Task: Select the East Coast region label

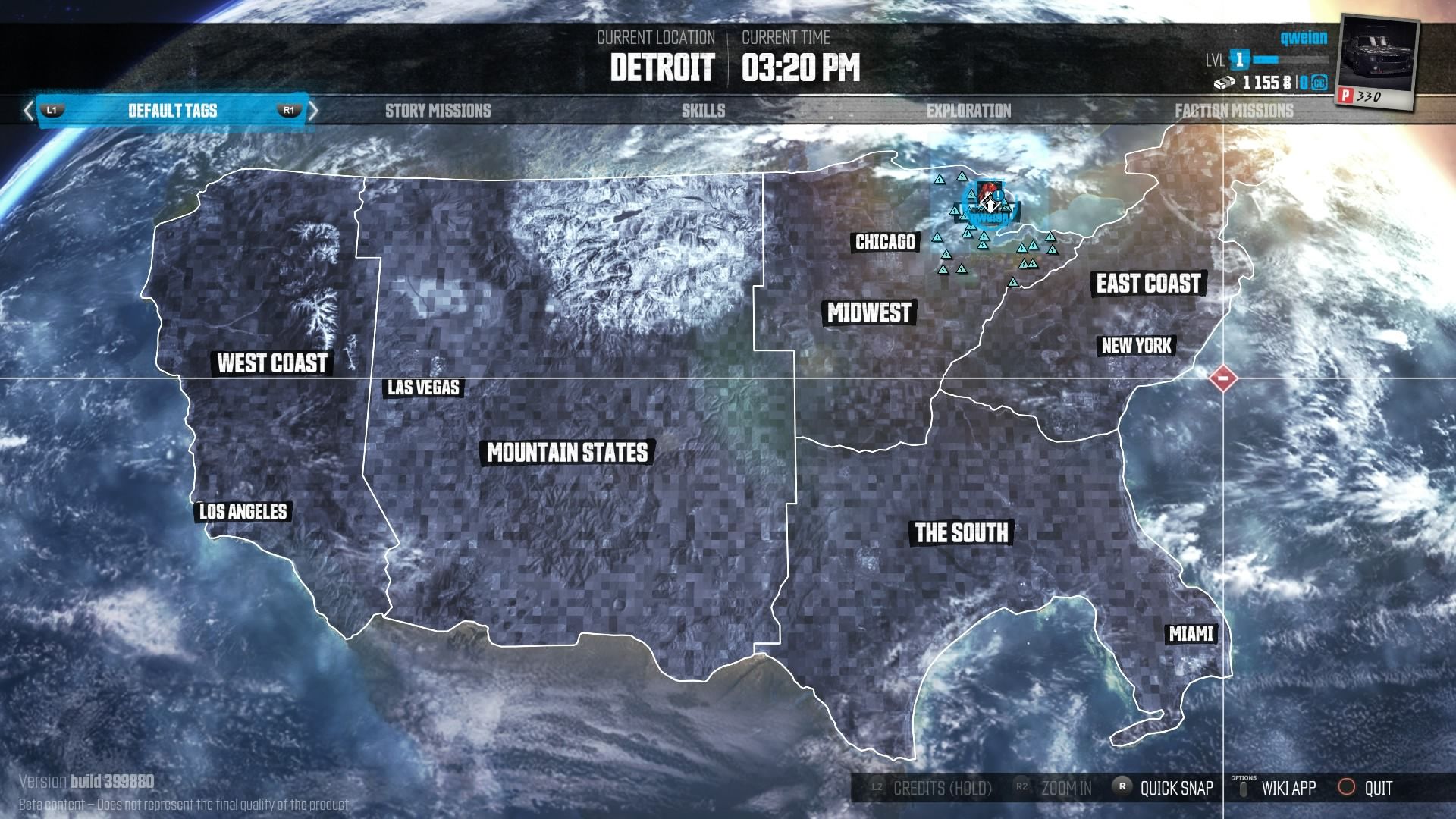Action: coord(1148,284)
